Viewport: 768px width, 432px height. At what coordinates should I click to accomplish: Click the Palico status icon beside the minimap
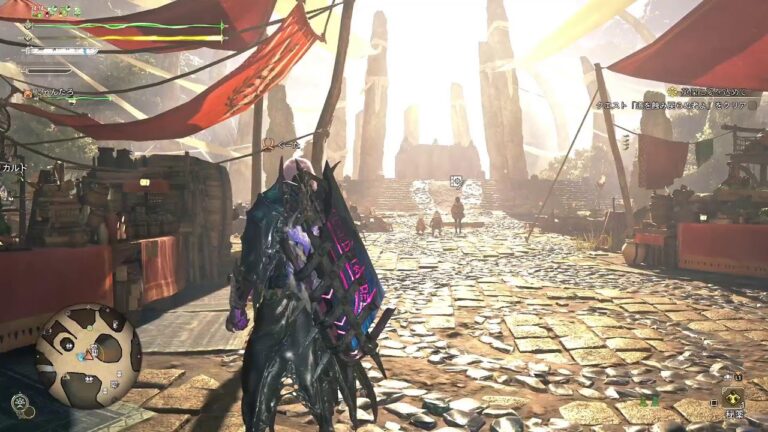(20, 404)
